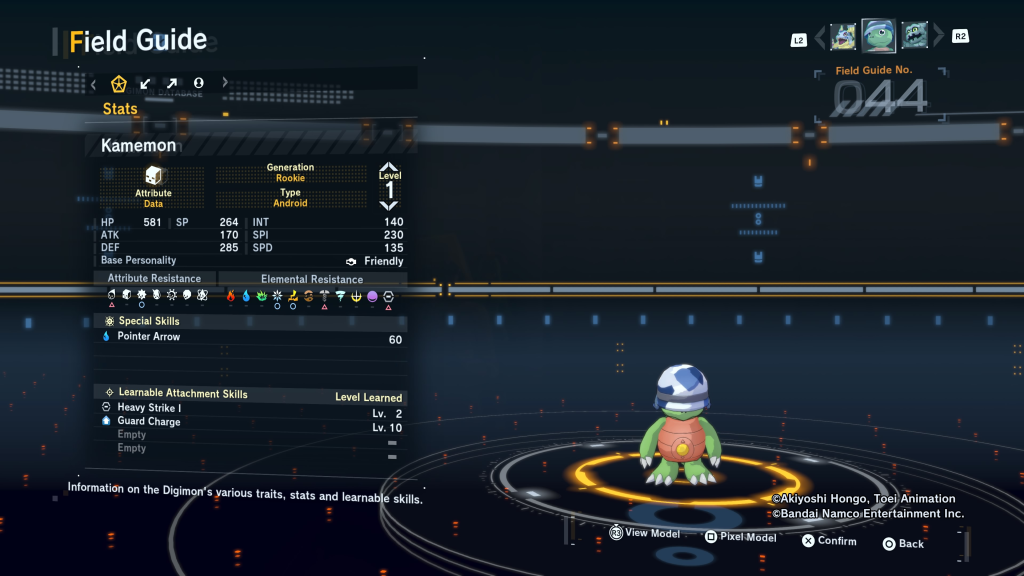Choose the grey monster portrait thumbnail
1024x576 pixels.
(x=914, y=36)
